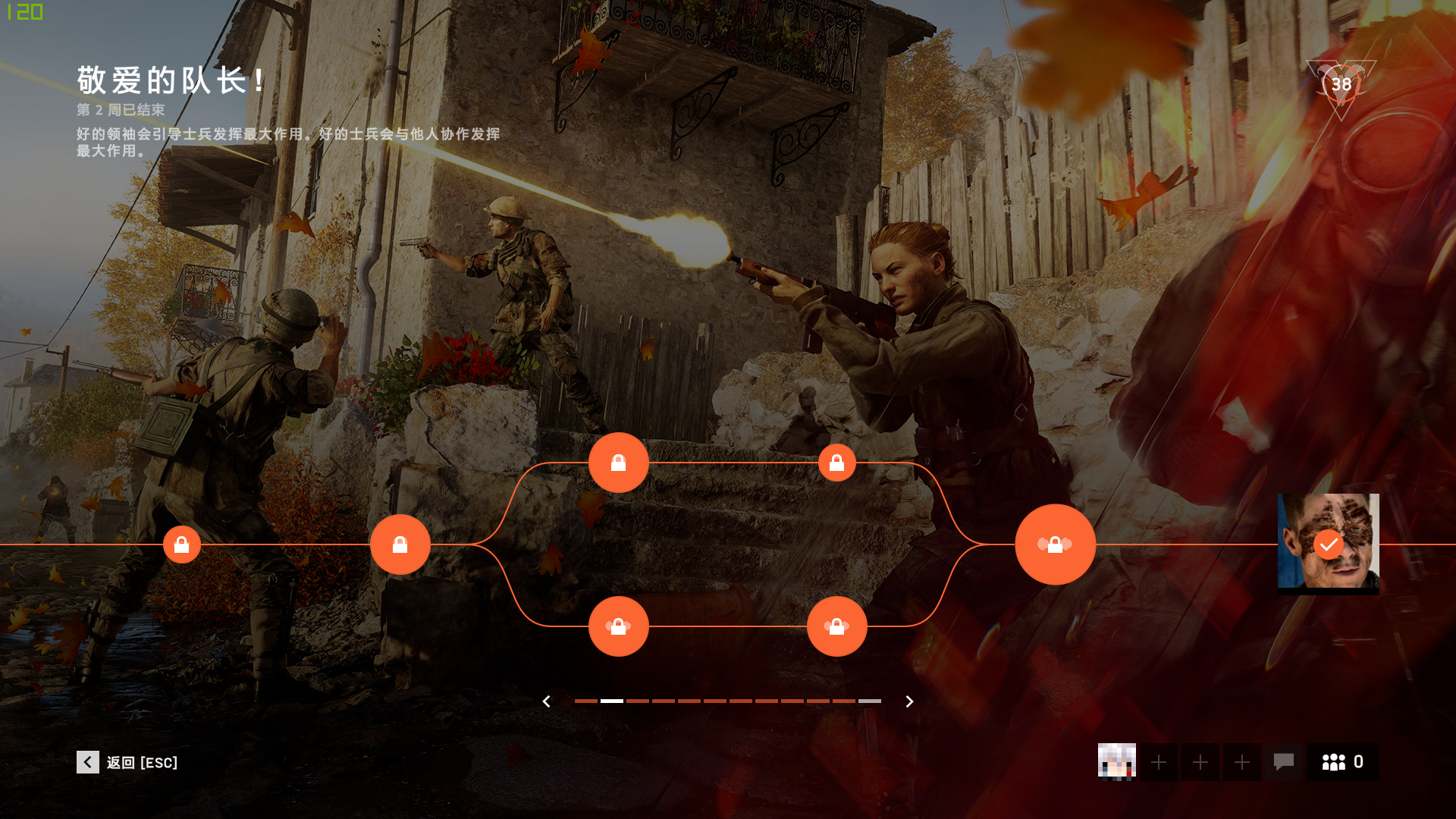Select the highlighted white week page indicator
Image resolution: width=1456 pixels, height=819 pixels.
click(x=612, y=701)
